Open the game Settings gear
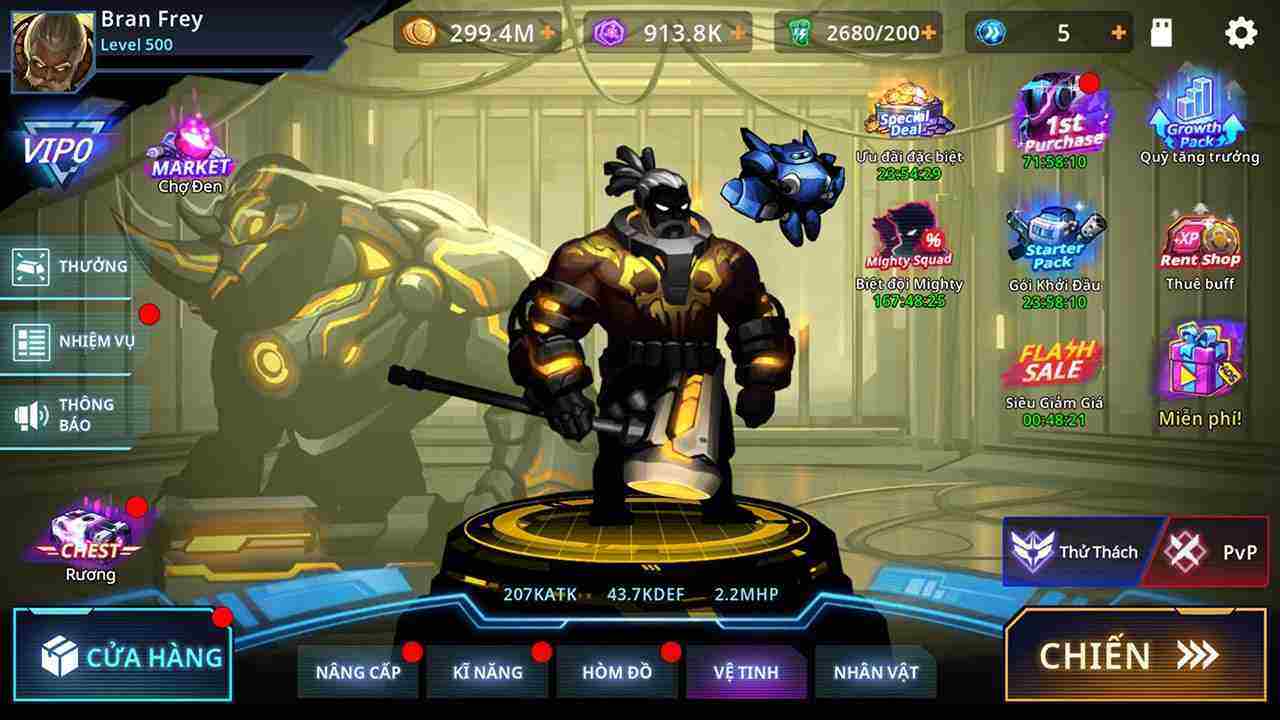Screen dimensions: 1280x720 tap(1243, 32)
